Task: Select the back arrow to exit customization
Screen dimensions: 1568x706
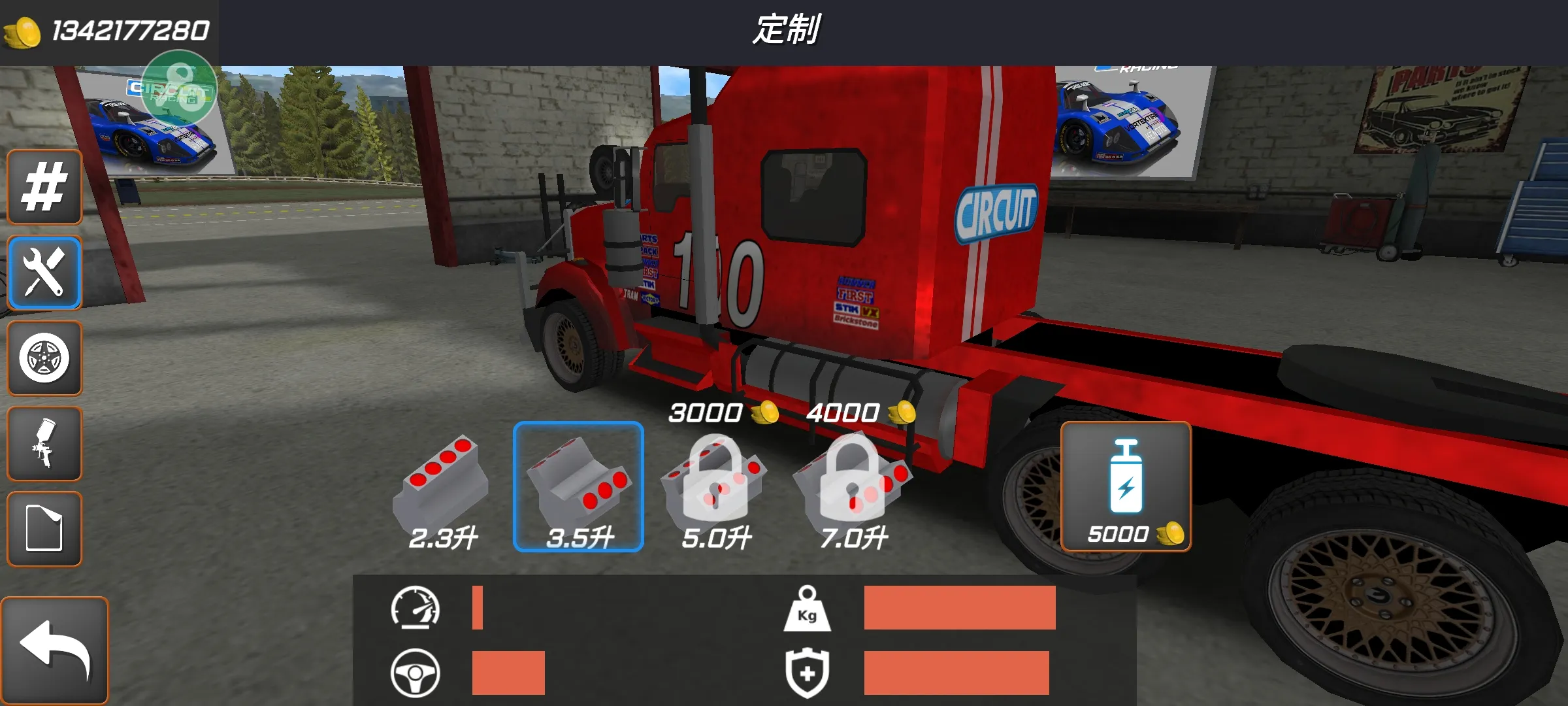Action: pyautogui.click(x=56, y=647)
